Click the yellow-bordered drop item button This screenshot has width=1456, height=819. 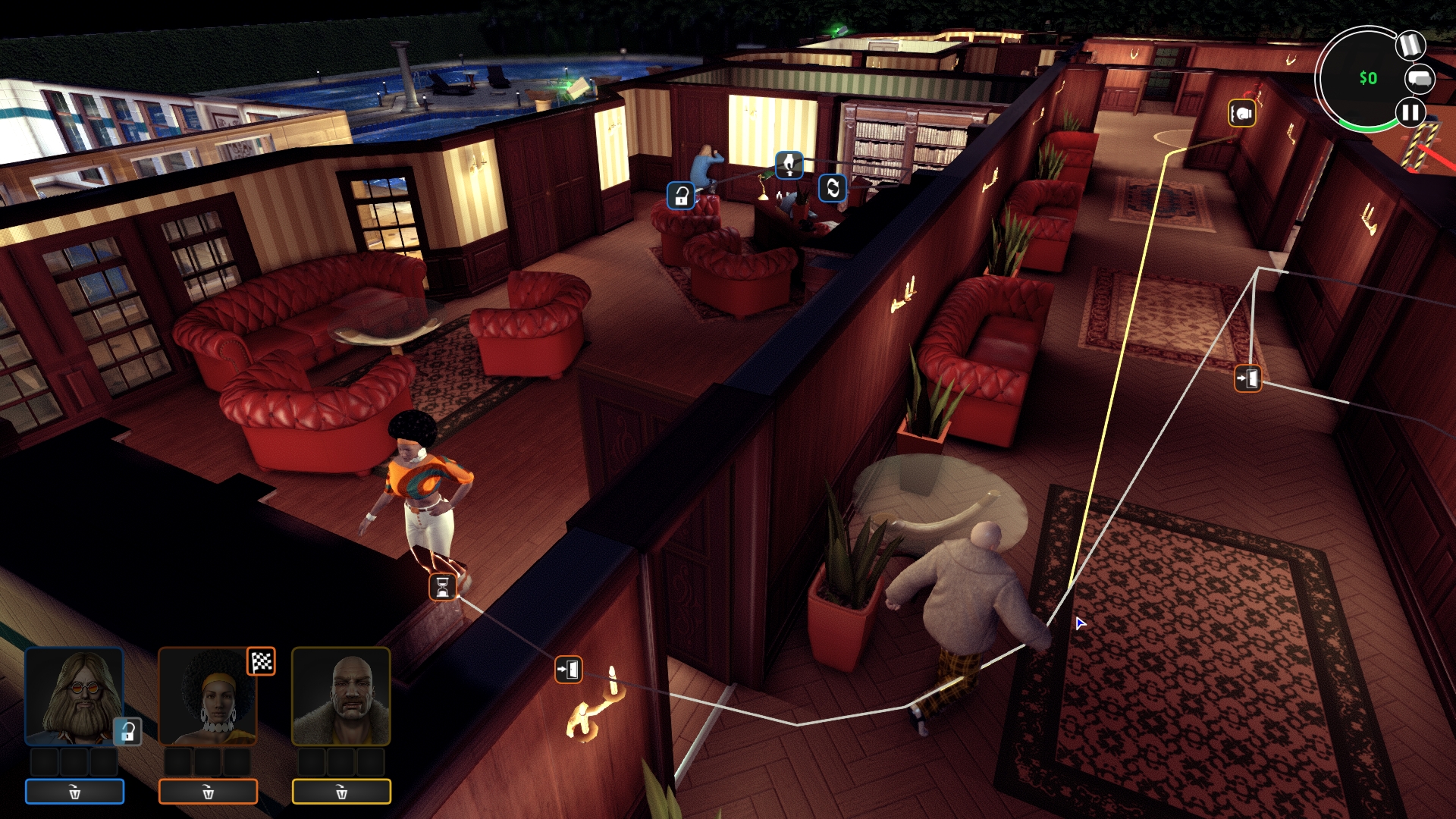click(341, 792)
